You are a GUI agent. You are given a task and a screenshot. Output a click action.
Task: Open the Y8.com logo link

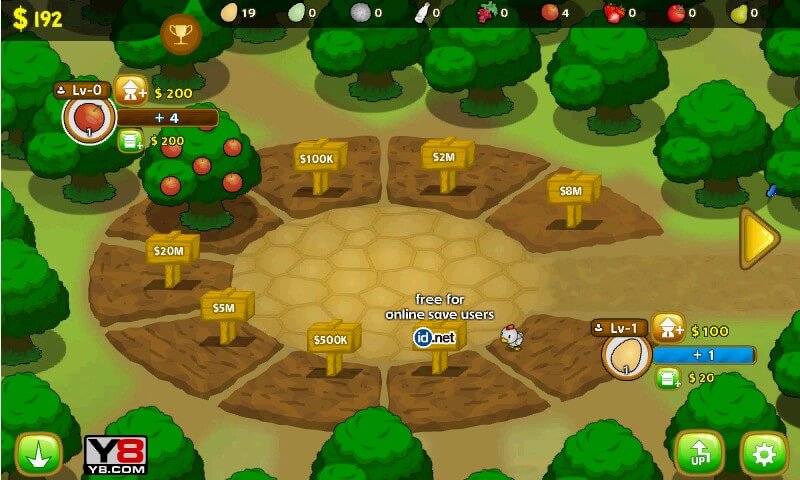[x=116, y=455]
